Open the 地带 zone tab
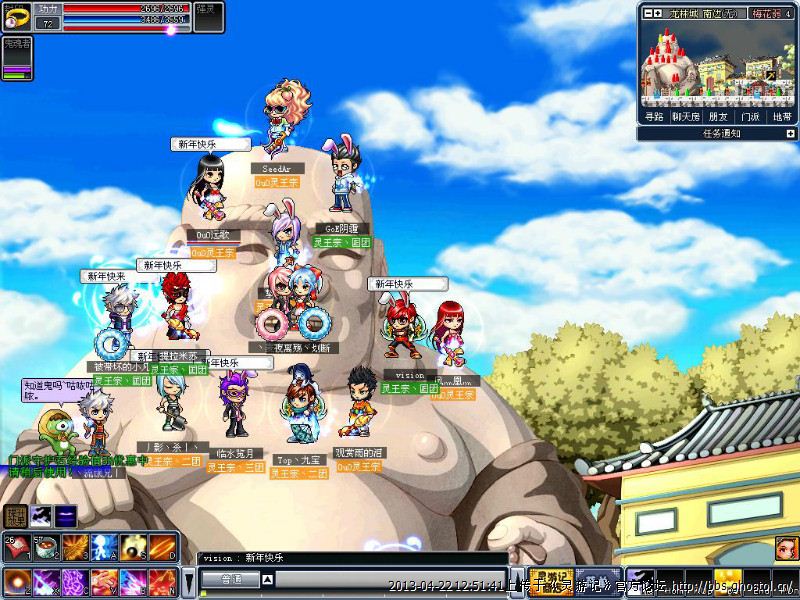The width and height of the screenshot is (800, 600). 781,117
